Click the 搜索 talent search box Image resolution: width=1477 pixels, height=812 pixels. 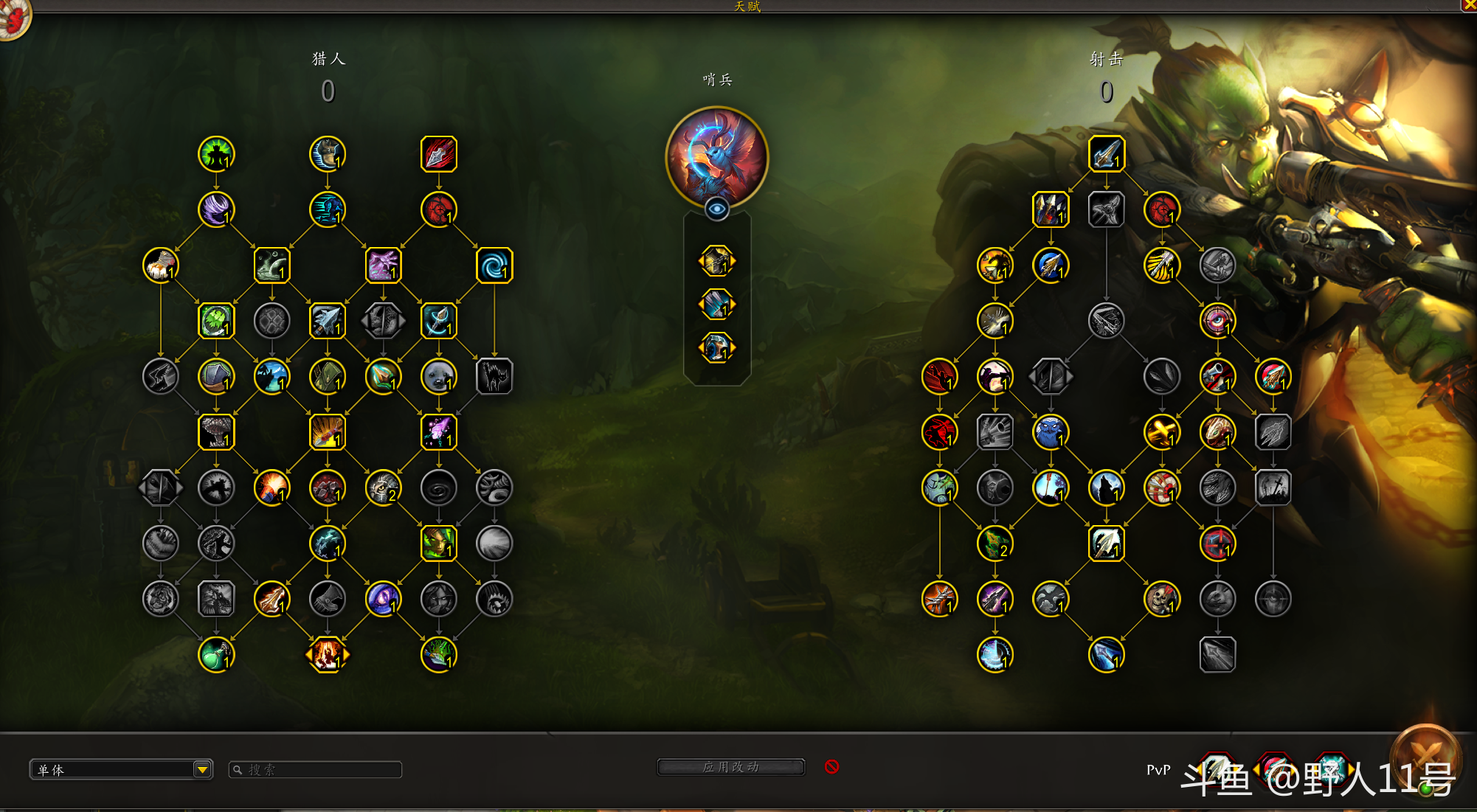(317, 769)
